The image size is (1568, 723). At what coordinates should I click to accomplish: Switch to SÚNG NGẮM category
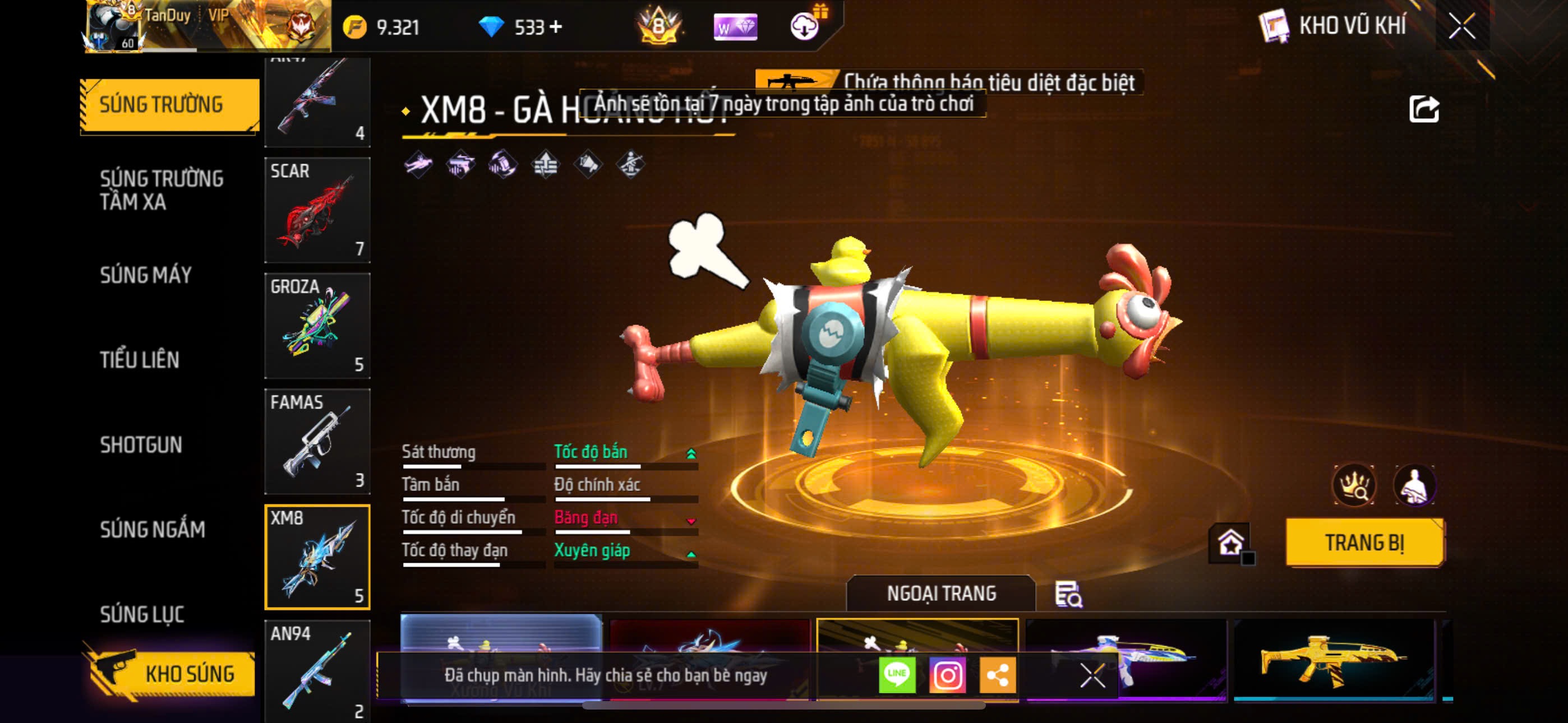point(153,530)
